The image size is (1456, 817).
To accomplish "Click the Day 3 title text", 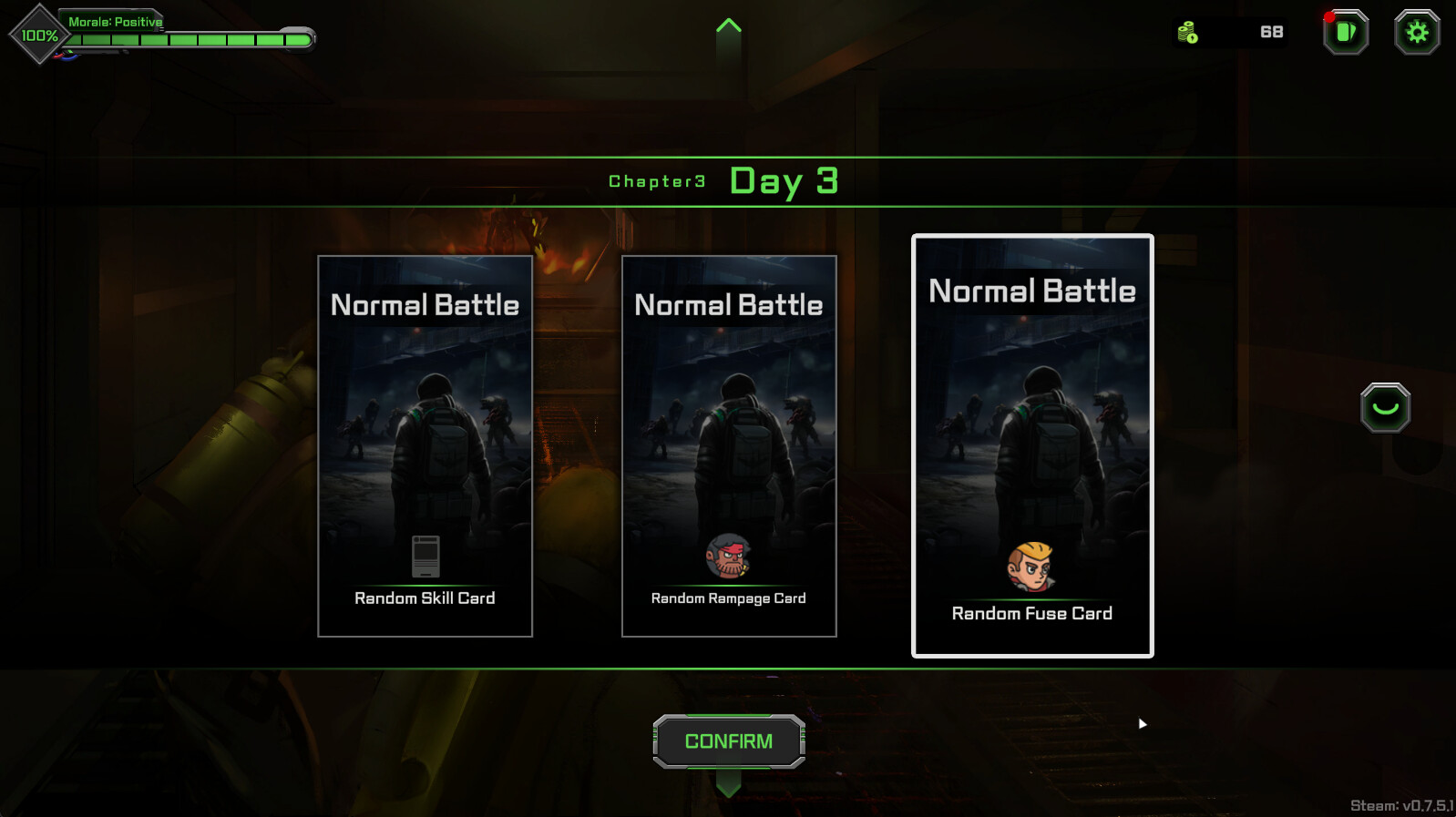I will coord(784,180).
